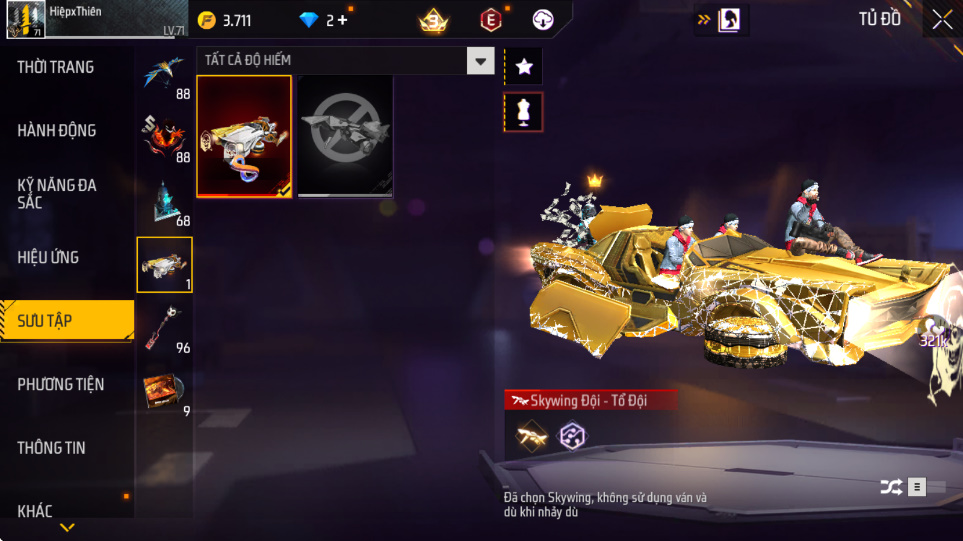Close the Tủ Đồ wardrobe screen

(942, 19)
